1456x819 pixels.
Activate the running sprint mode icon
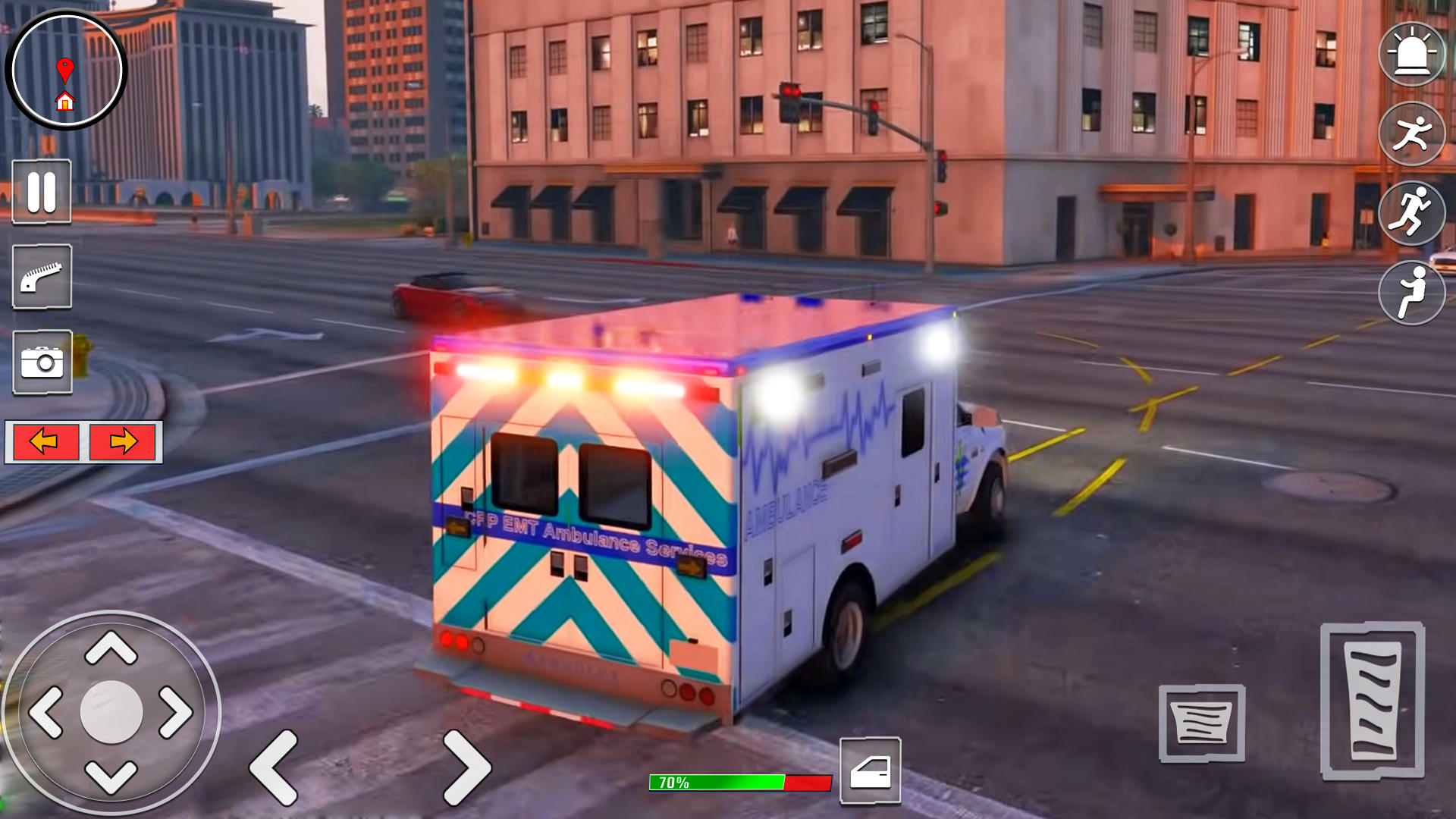pyautogui.click(x=1412, y=215)
